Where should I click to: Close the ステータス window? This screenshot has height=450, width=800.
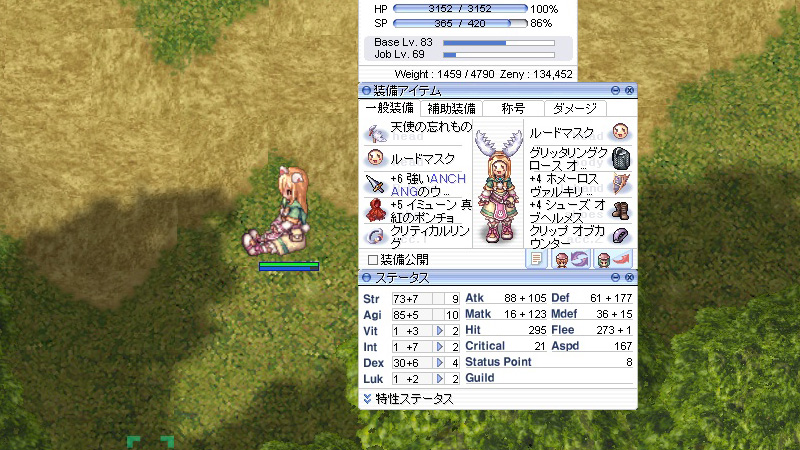630,277
